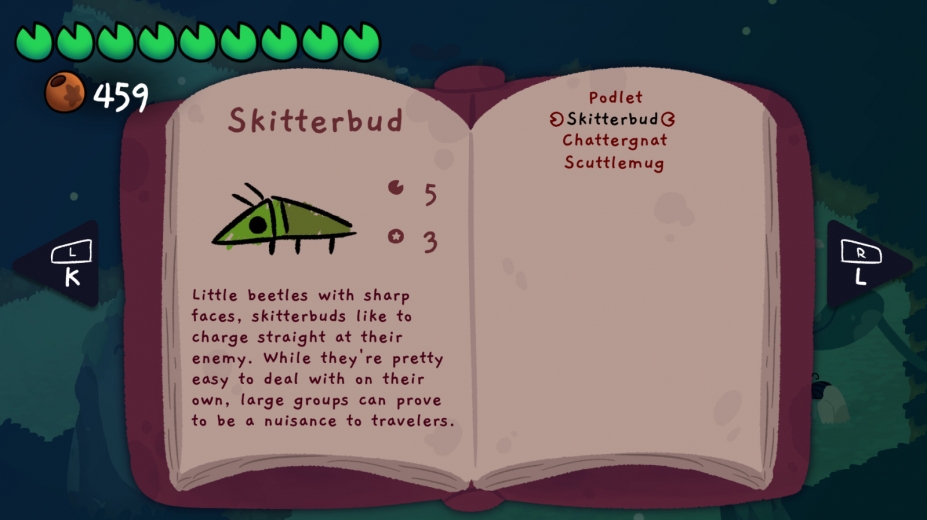The height and width of the screenshot is (520, 927).
Task: Open the Chattergnat entry
Action: 614,141
